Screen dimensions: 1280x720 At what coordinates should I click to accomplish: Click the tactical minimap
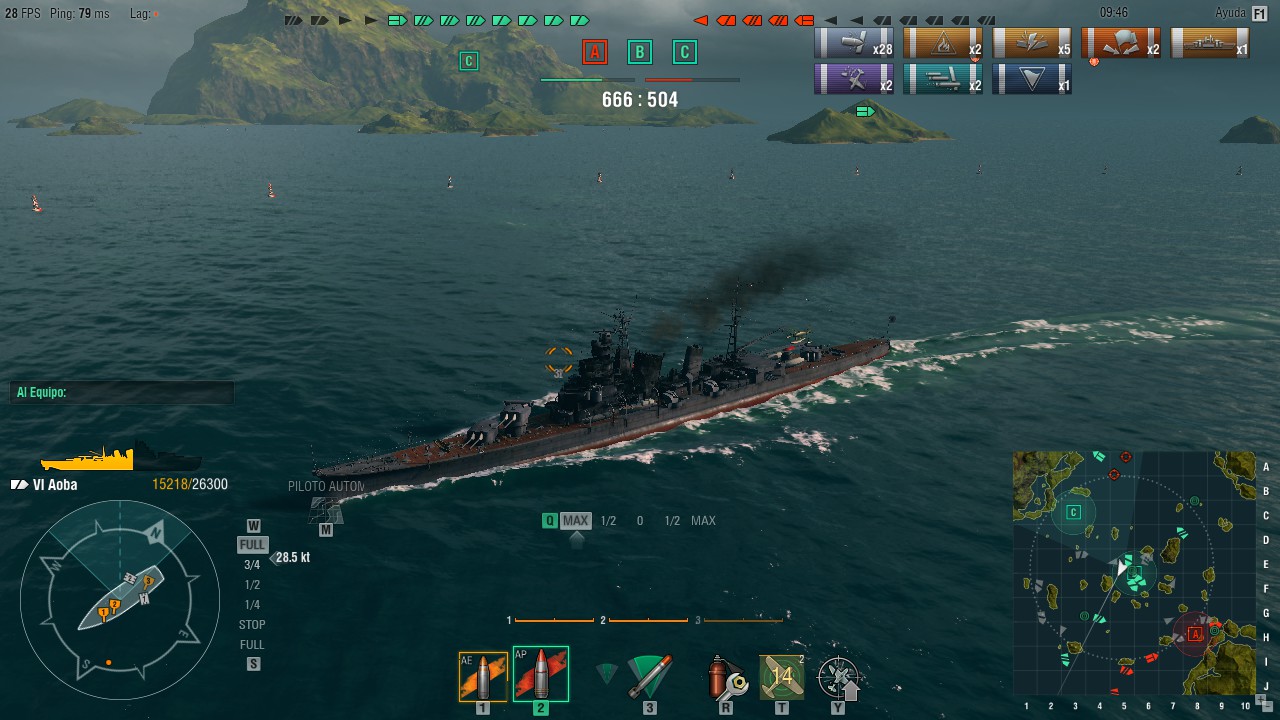pyautogui.click(x=1134, y=572)
